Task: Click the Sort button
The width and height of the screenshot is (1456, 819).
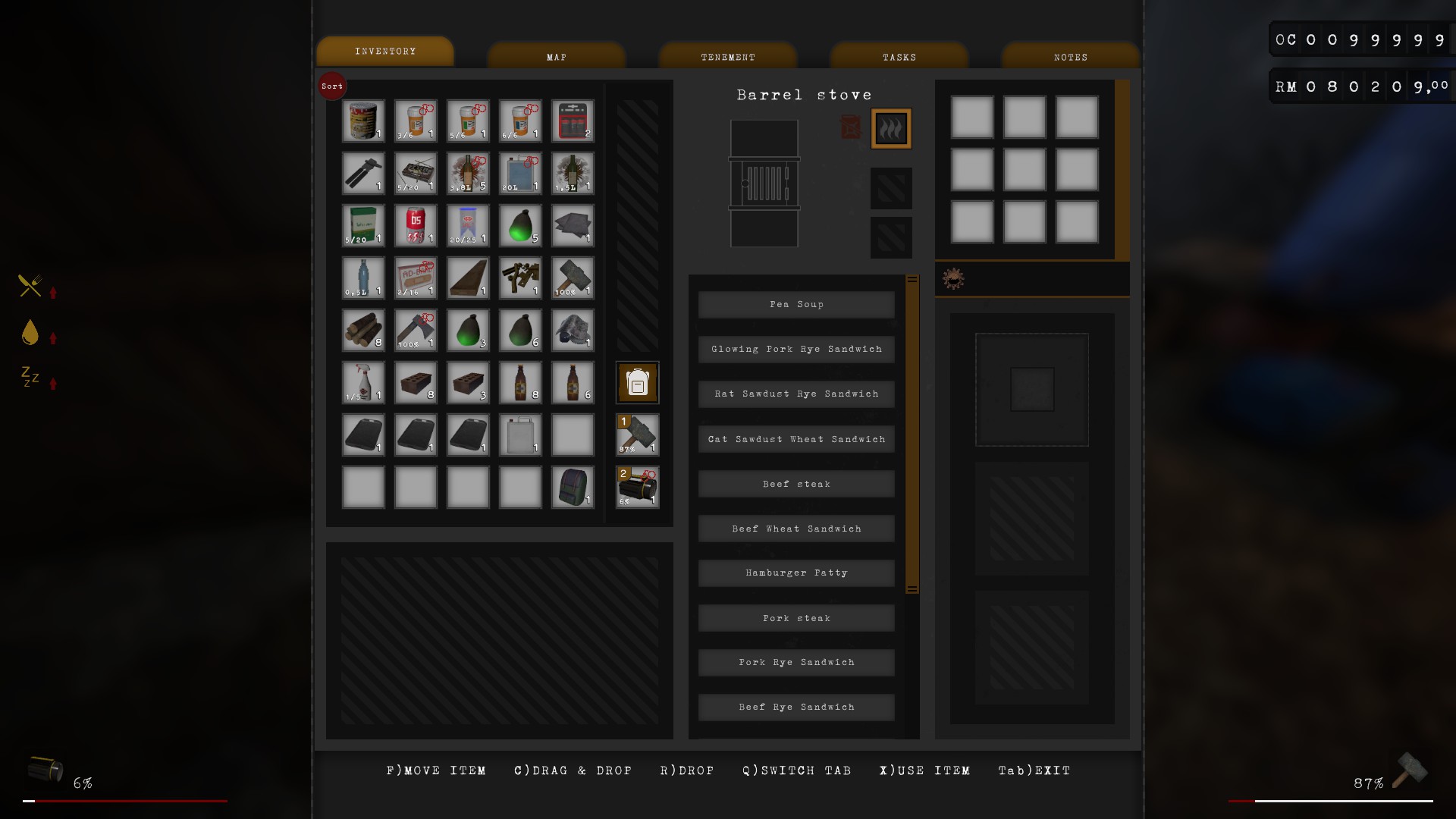Action: point(331,86)
